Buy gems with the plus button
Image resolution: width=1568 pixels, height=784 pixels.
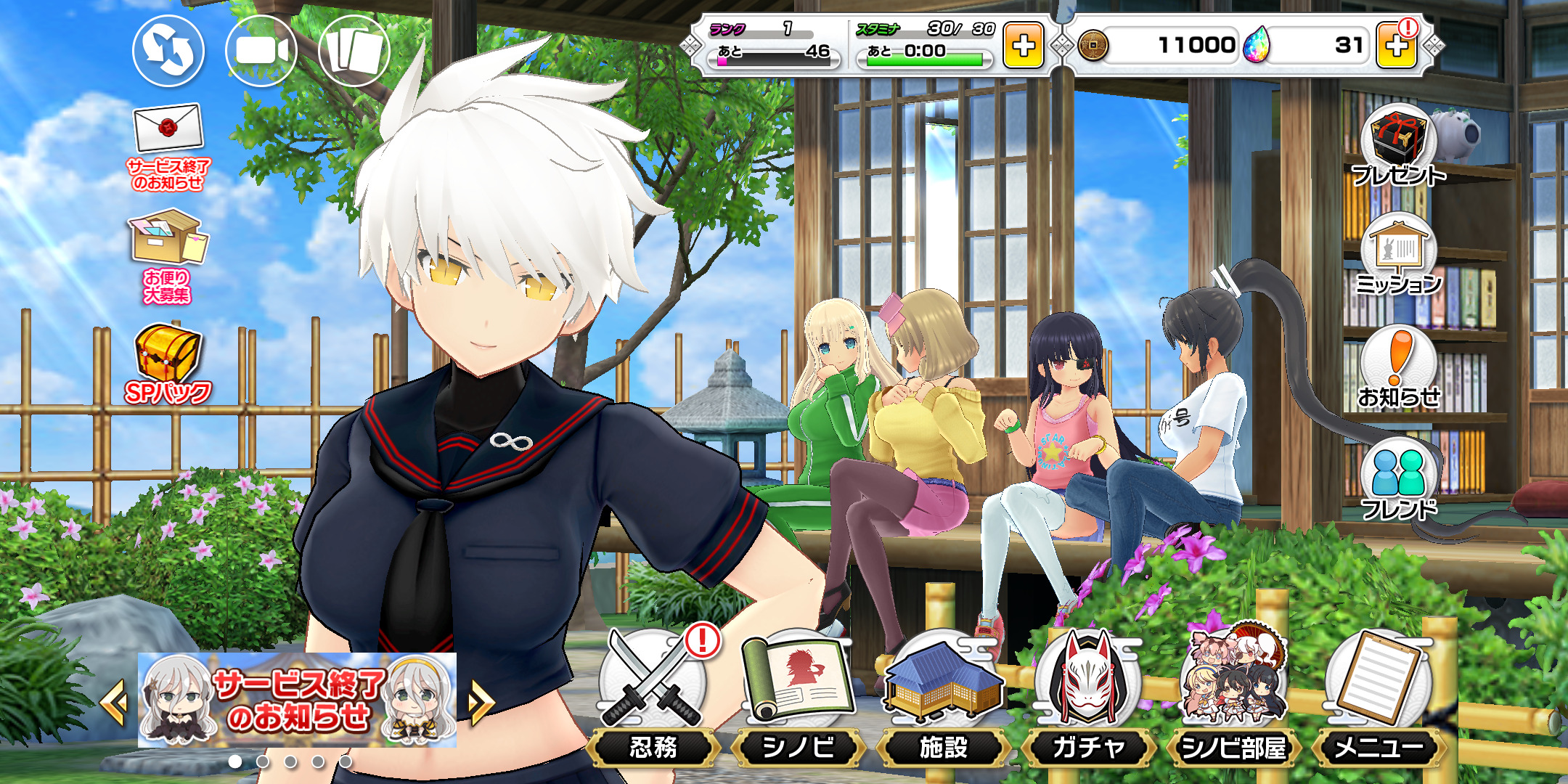[x=1397, y=46]
